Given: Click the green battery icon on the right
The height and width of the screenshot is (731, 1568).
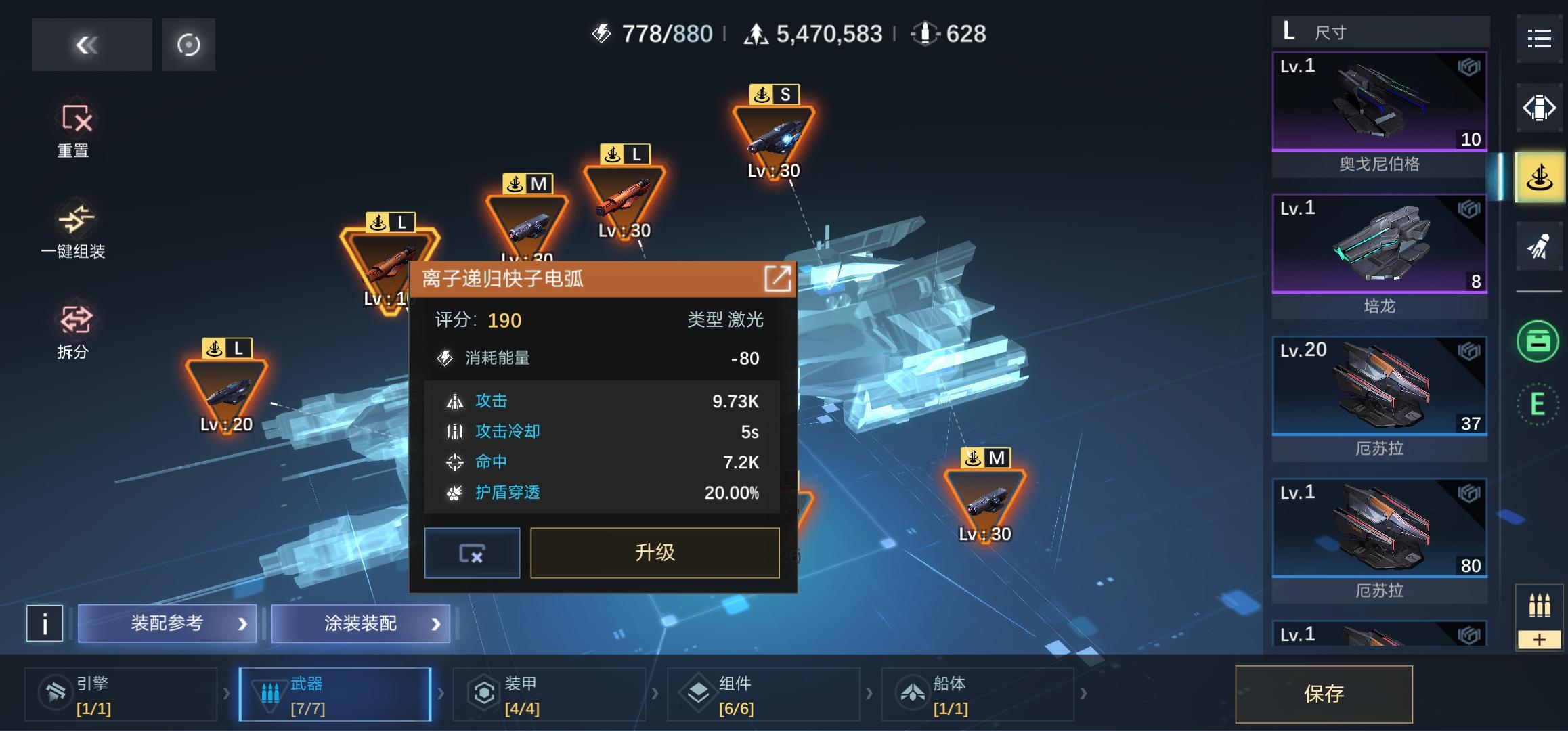Looking at the screenshot, I should point(1540,342).
